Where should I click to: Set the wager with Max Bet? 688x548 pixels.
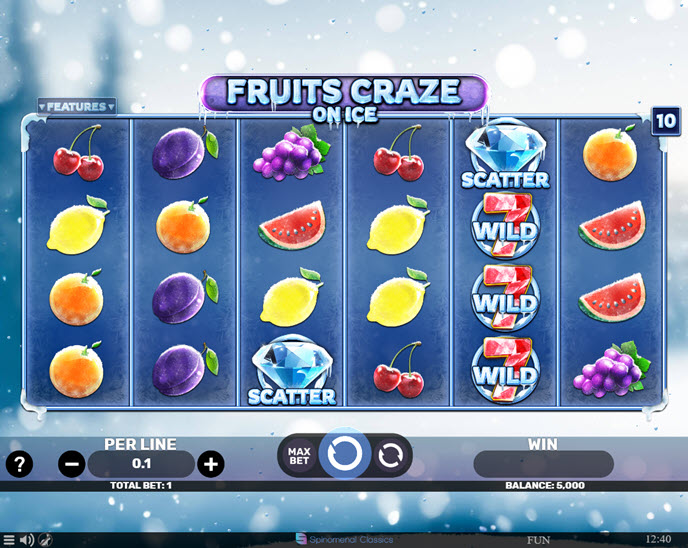click(298, 456)
